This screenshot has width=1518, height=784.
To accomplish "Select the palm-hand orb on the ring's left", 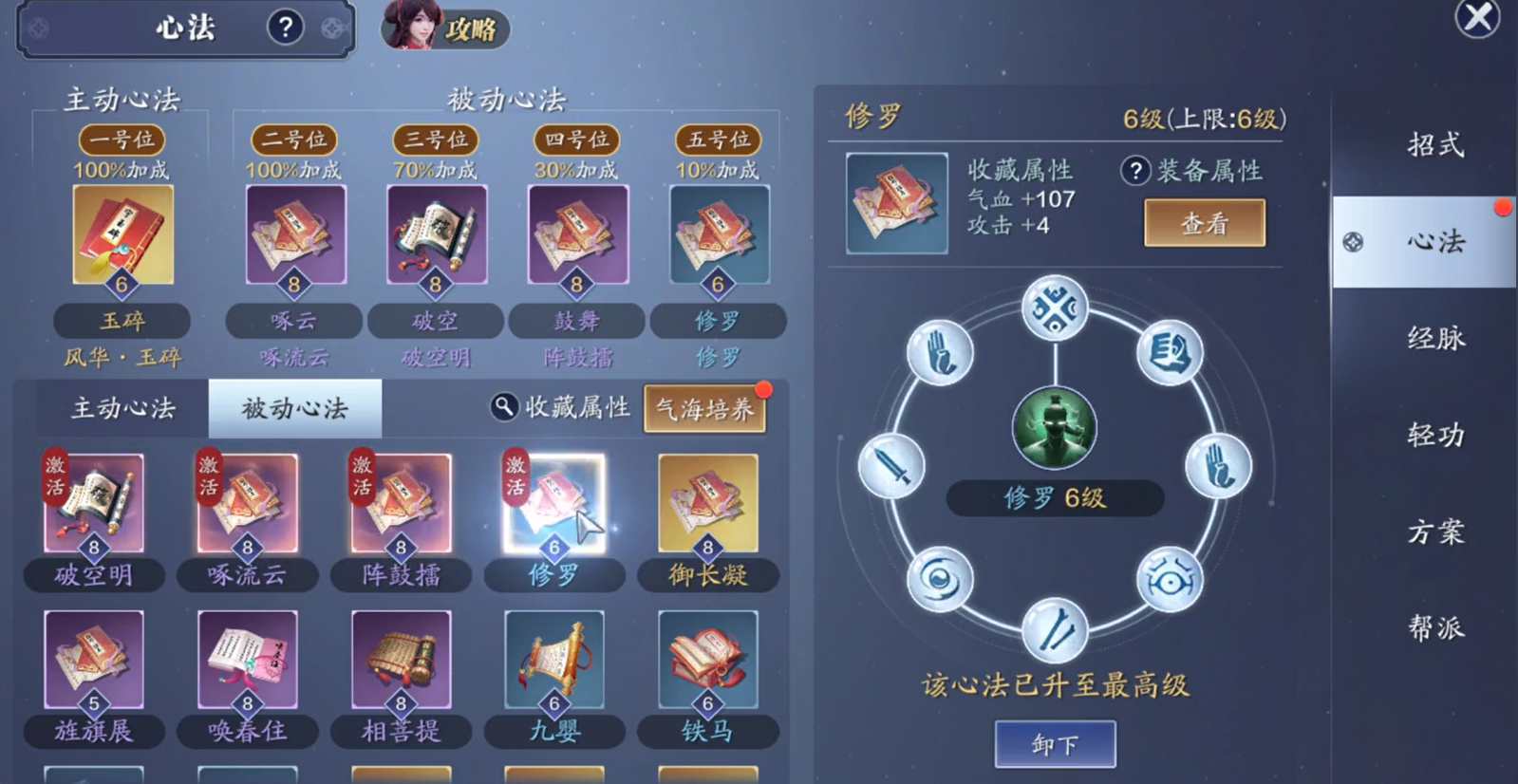I will (940, 351).
